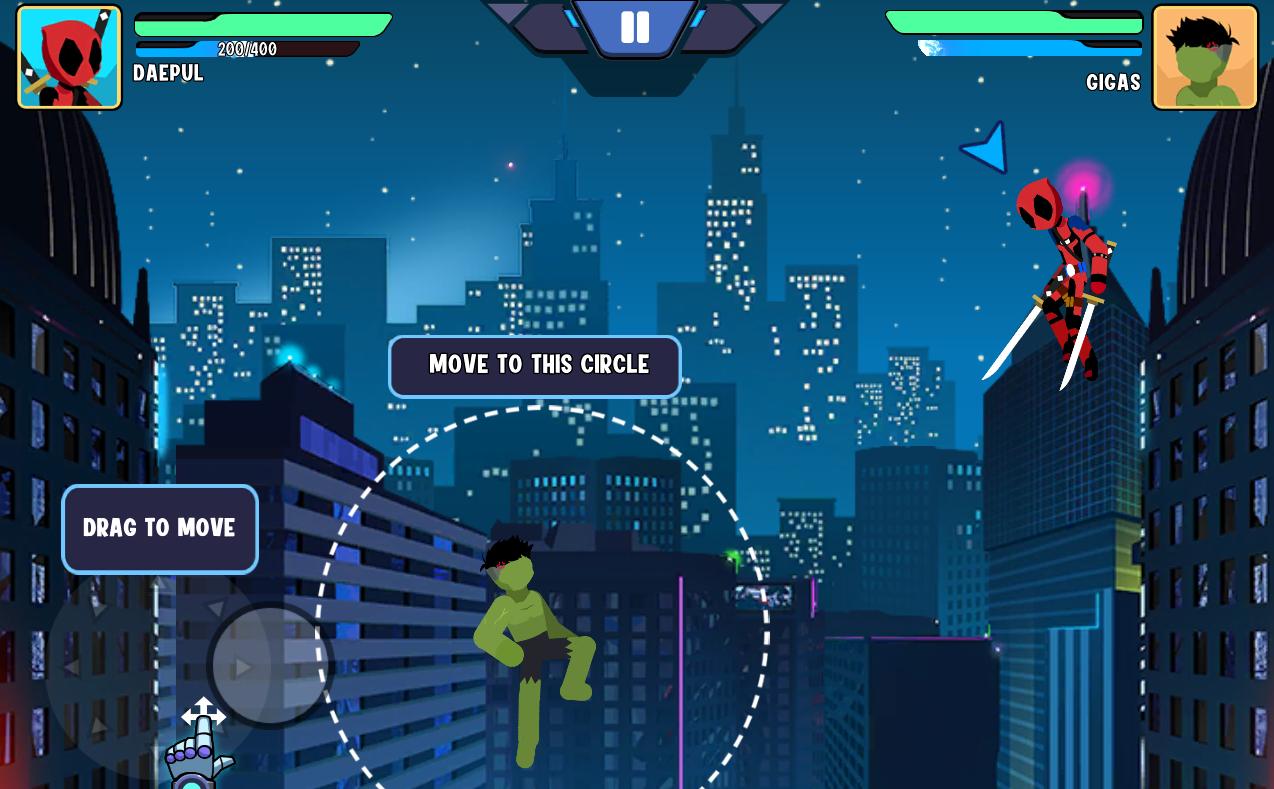Click Gigas's enemy portrait
The image size is (1274, 789).
tap(1205, 57)
